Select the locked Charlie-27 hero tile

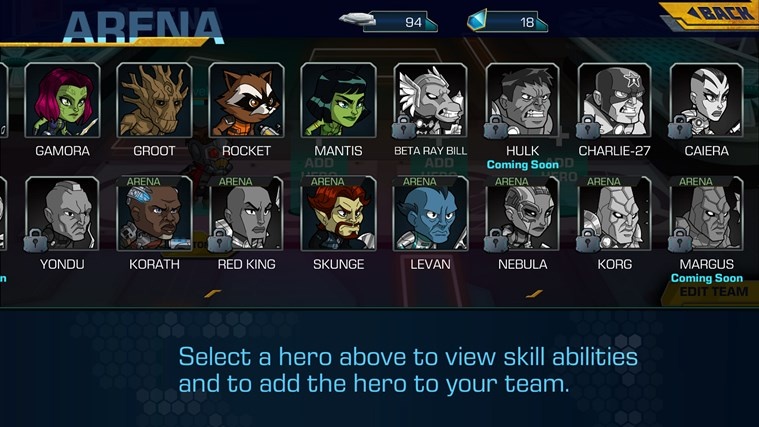[614, 101]
